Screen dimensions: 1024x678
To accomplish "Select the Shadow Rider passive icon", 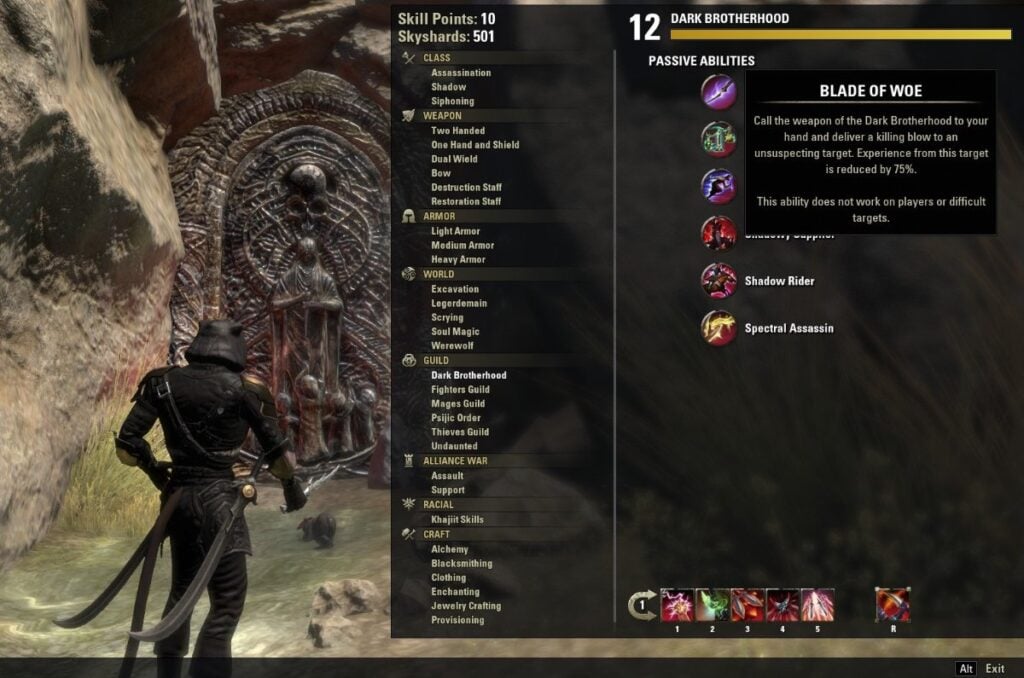I will click(719, 281).
